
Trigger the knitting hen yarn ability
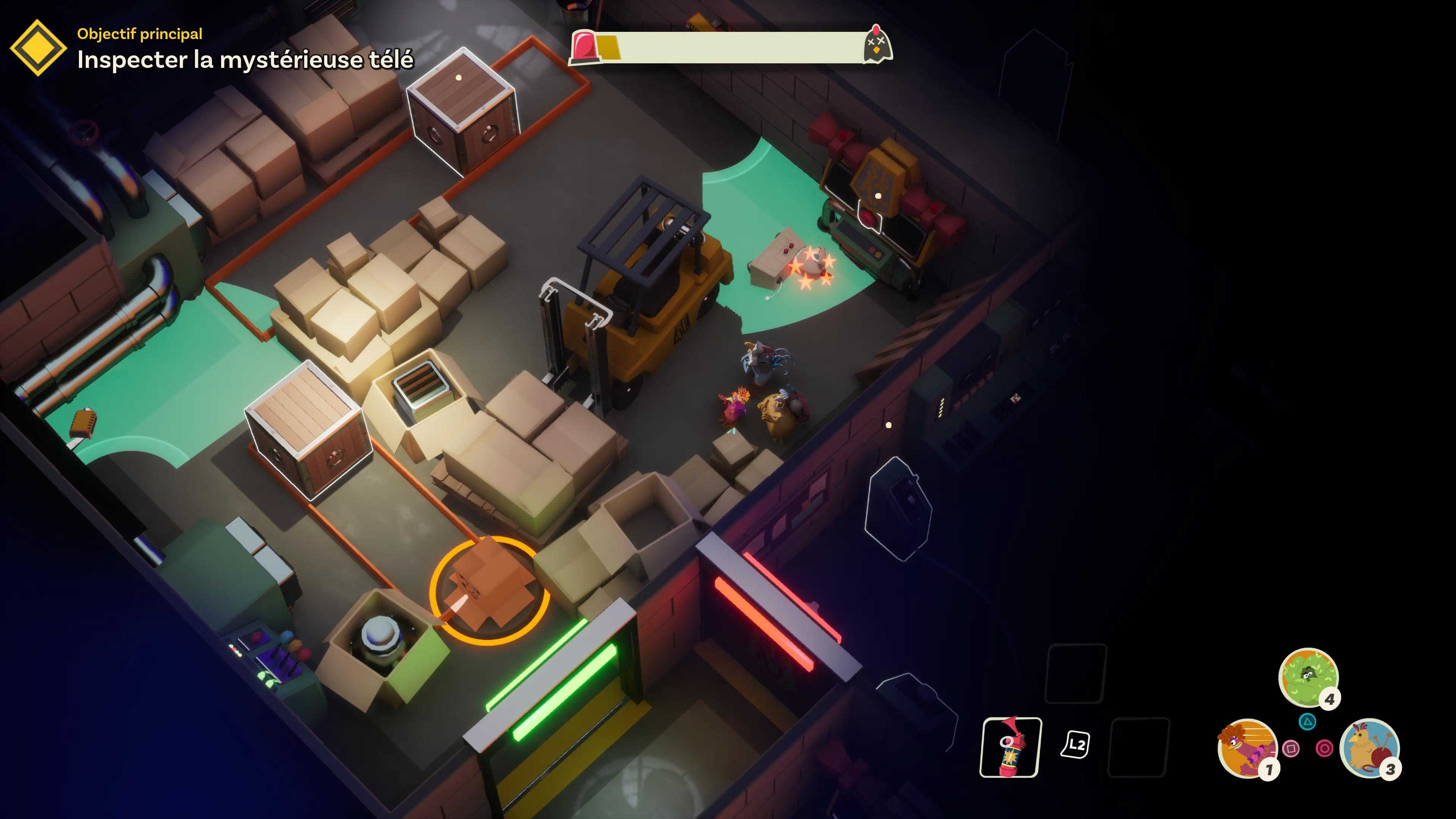pyautogui.click(x=1369, y=748)
